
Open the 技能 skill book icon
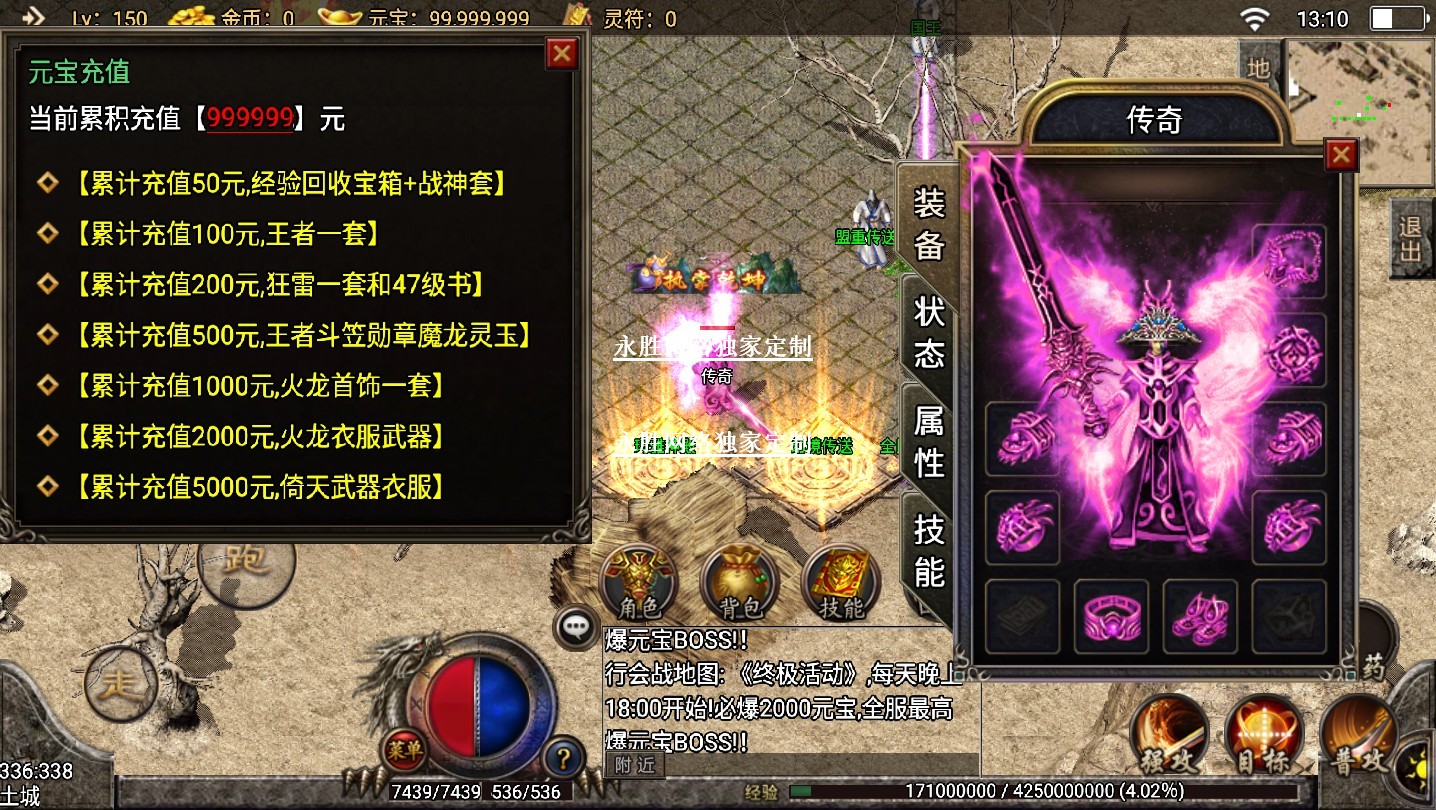[841, 583]
